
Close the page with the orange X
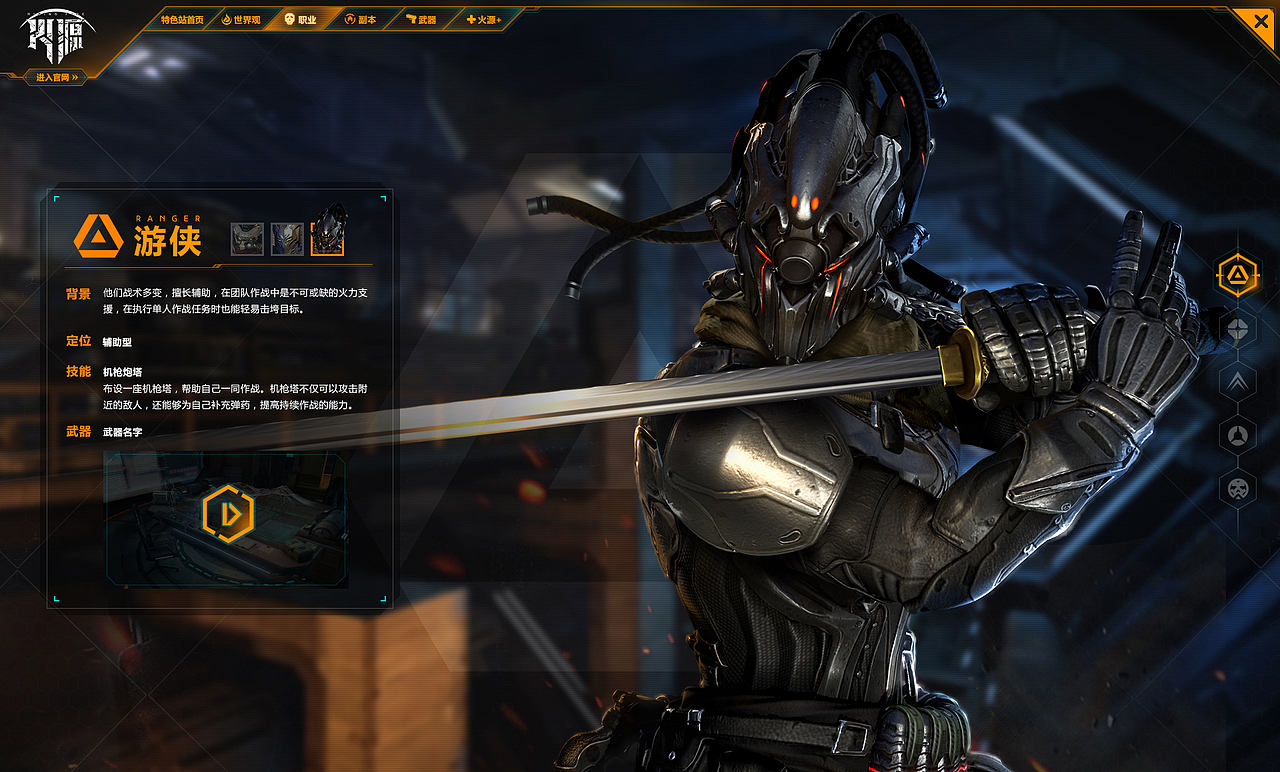(1257, 22)
